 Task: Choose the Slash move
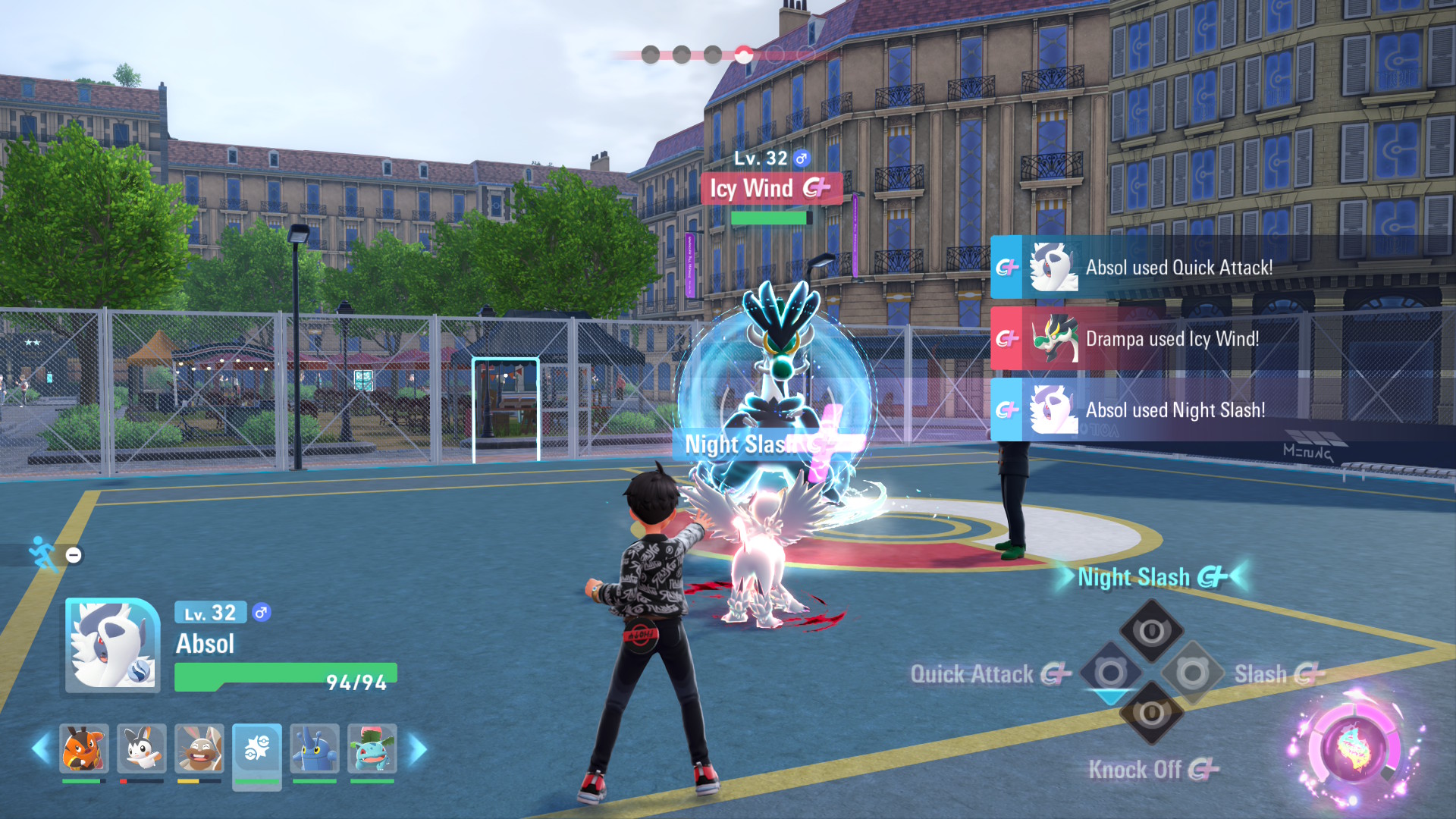tap(1193, 673)
